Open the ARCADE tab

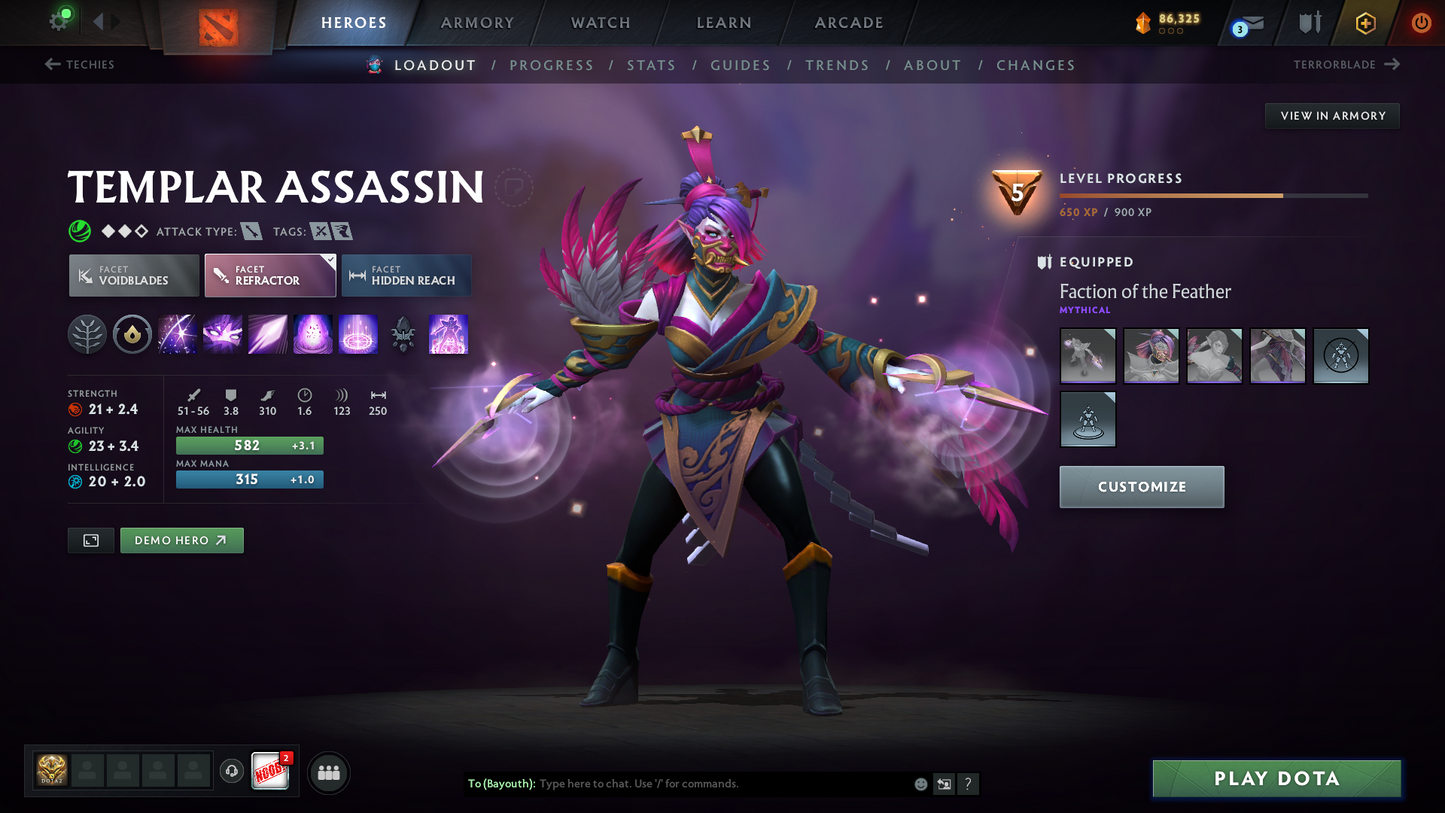pyautogui.click(x=848, y=22)
